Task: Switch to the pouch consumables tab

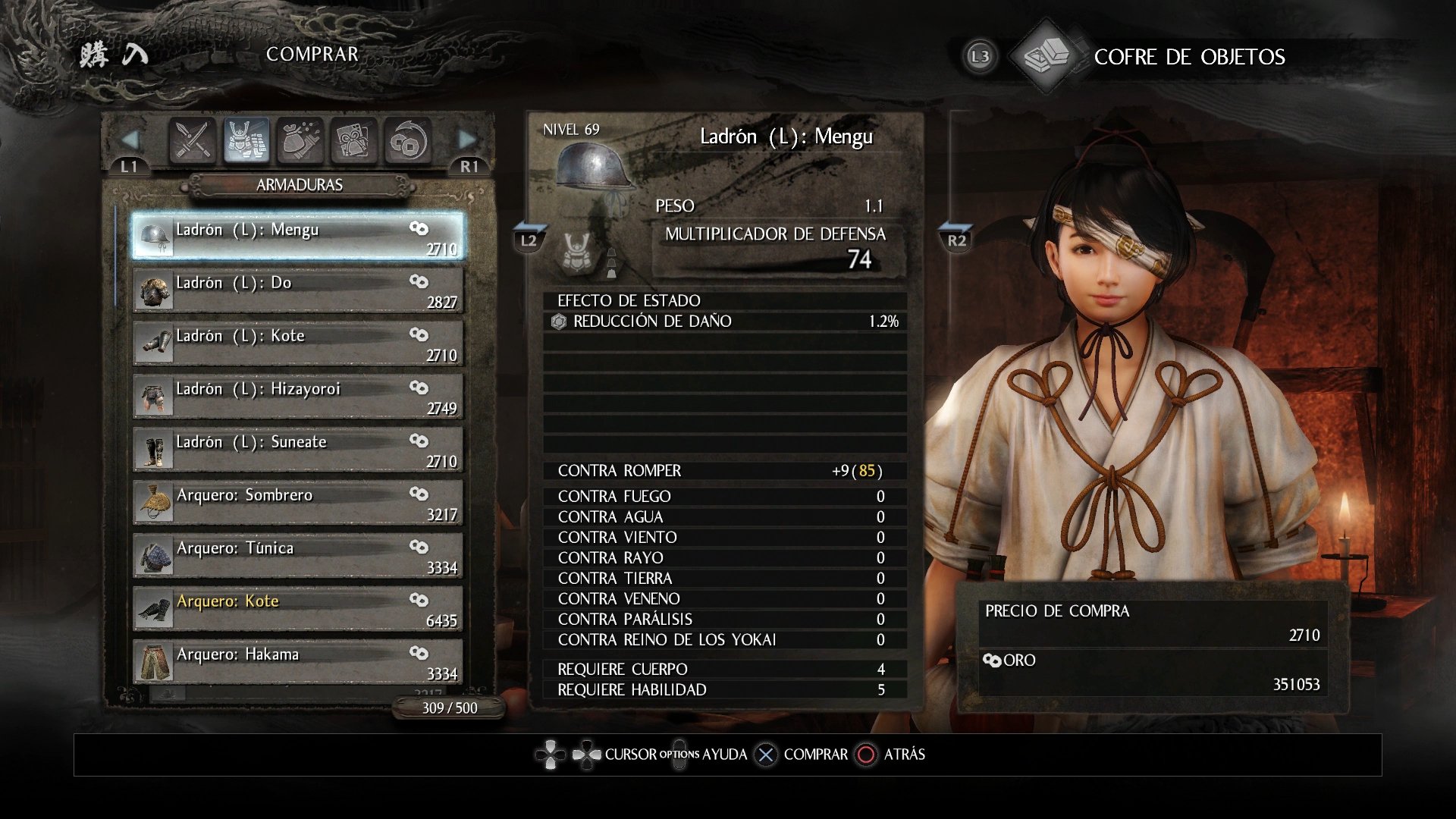Action: pyautogui.click(x=300, y=140)
